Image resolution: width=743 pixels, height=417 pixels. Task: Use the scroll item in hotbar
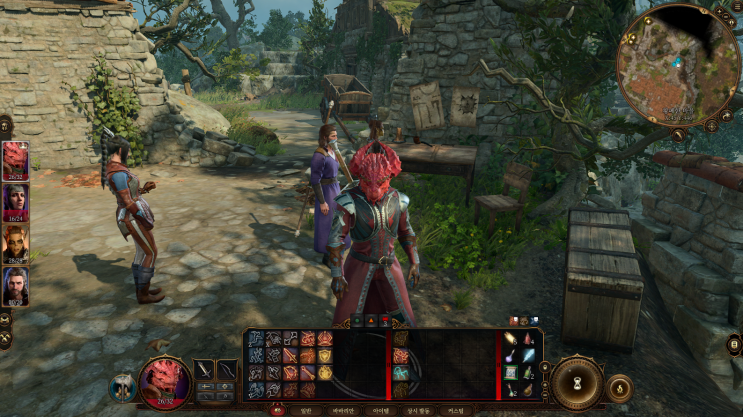(510, 372)
